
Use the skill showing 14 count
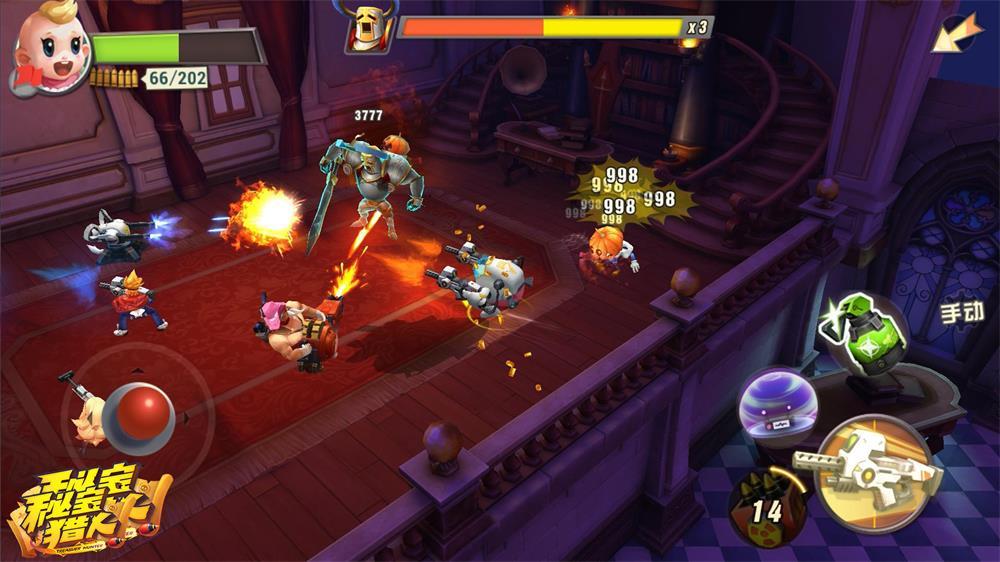[x=768, y=506]
